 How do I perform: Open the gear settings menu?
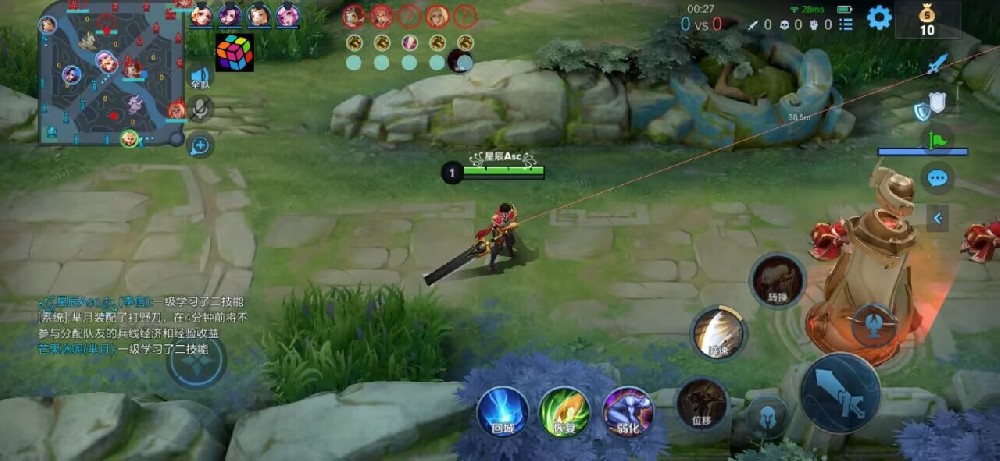click(879, 17)
